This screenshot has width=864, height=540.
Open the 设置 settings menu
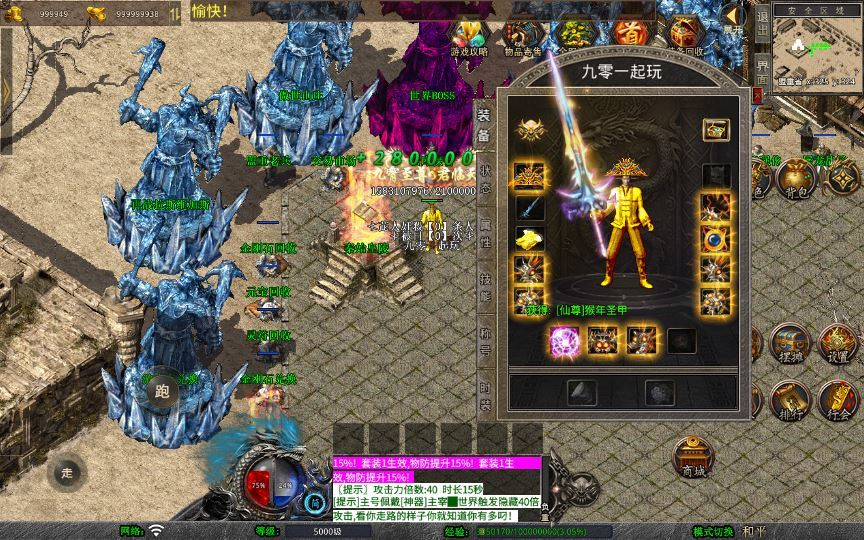click(838, 345)
